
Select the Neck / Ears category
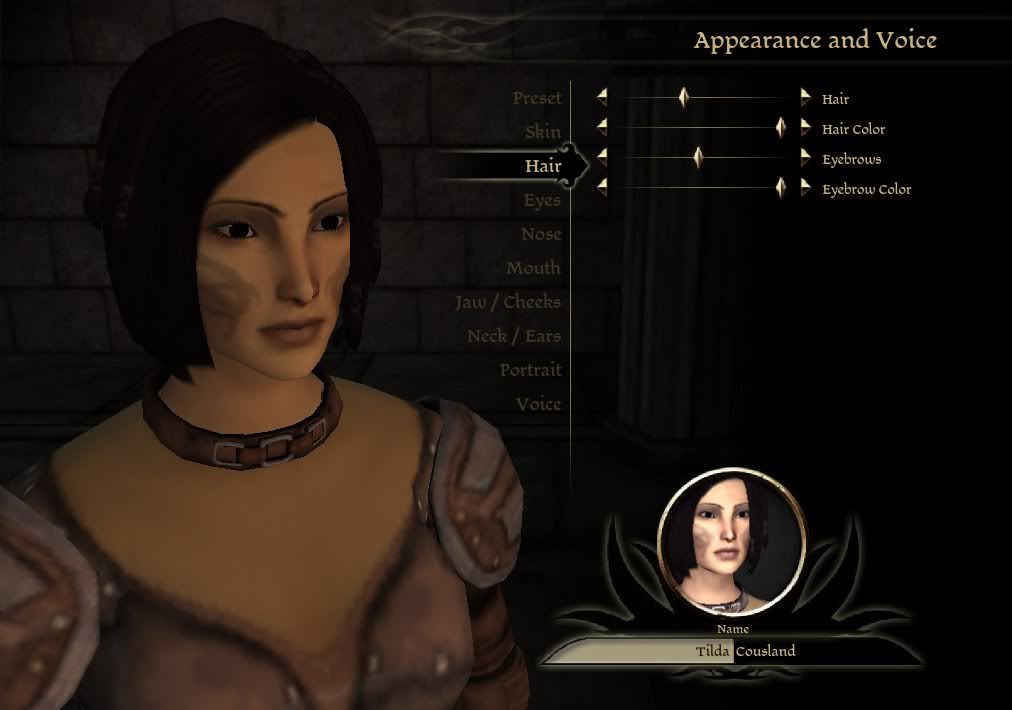[x=514, y=336]
